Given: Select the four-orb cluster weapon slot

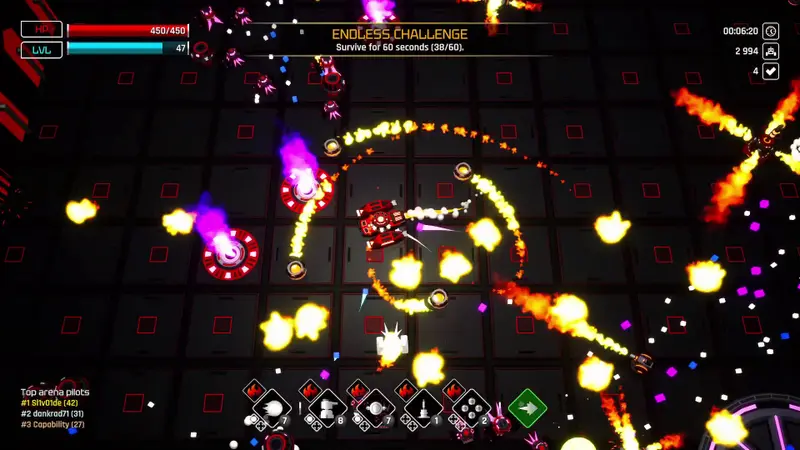Looking at the screenshot, I should [472, 408].
